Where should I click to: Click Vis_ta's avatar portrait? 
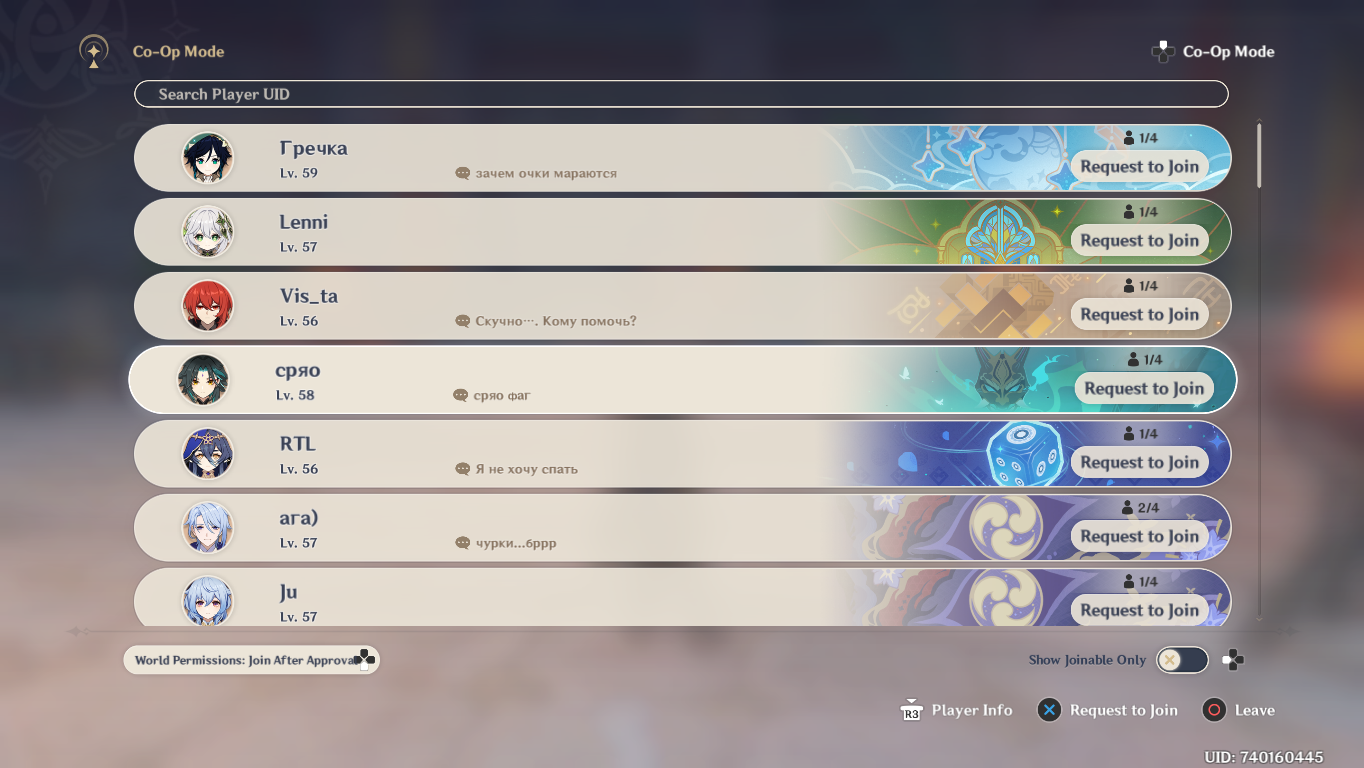[x=208, y=305]
